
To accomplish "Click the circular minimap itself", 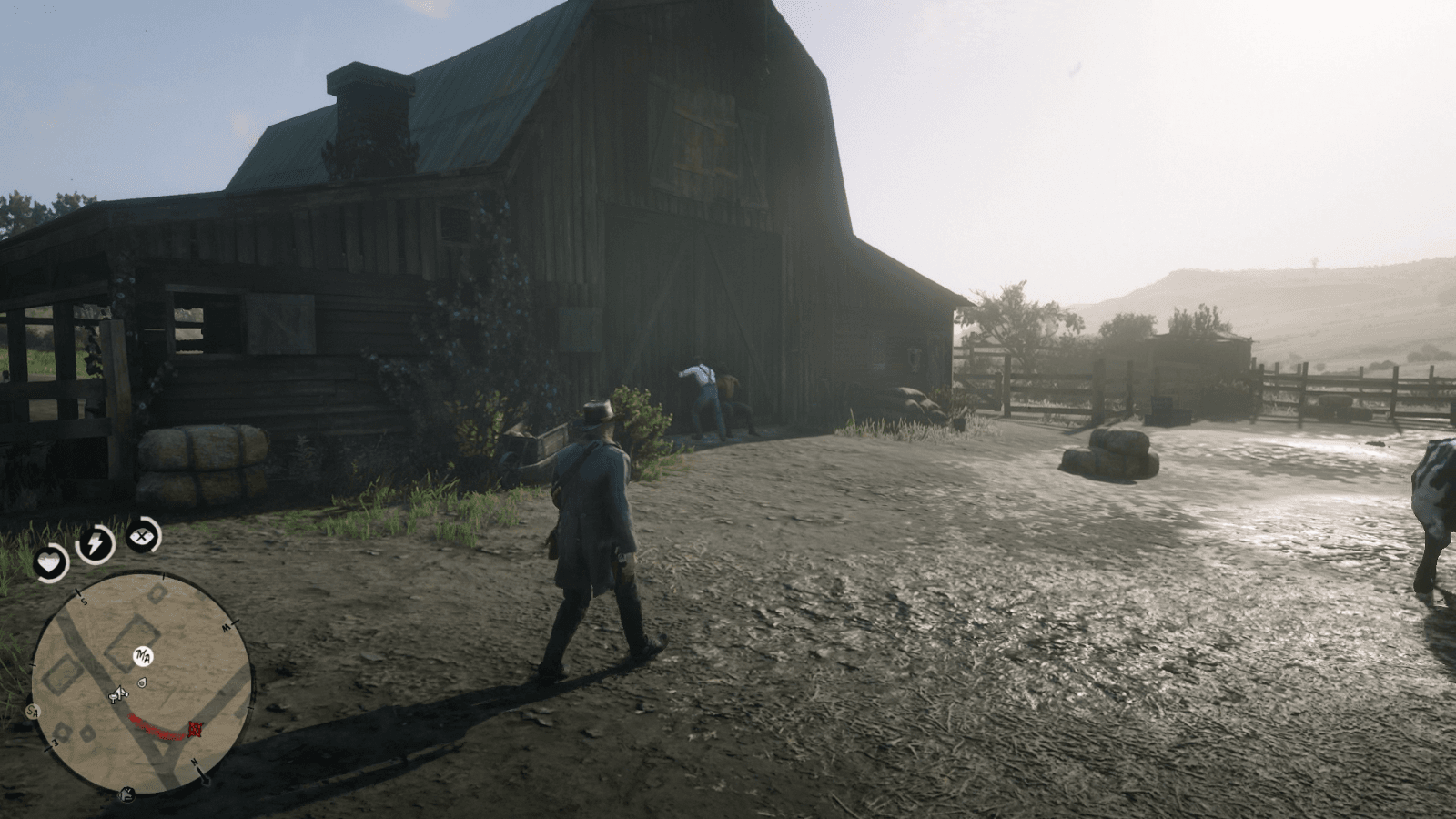I will tap(146, 682).
